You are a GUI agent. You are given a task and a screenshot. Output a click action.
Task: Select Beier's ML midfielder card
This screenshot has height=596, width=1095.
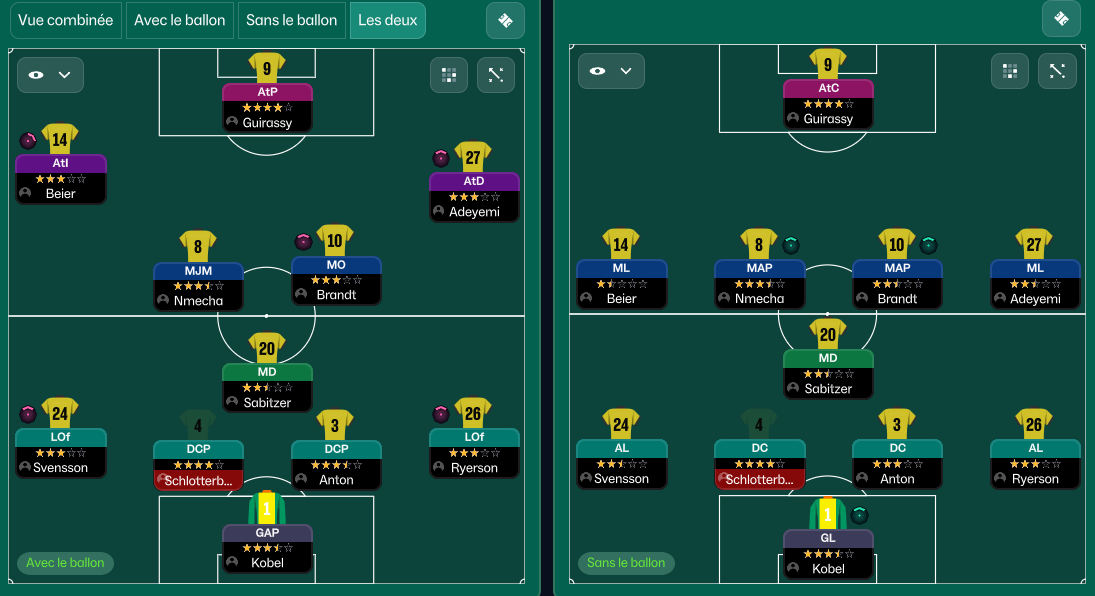point(621,283)
